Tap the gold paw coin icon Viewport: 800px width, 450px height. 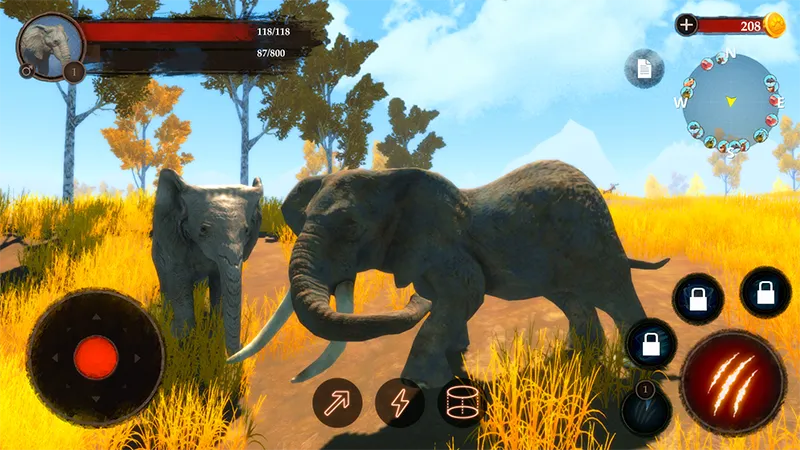pos(775,26)
